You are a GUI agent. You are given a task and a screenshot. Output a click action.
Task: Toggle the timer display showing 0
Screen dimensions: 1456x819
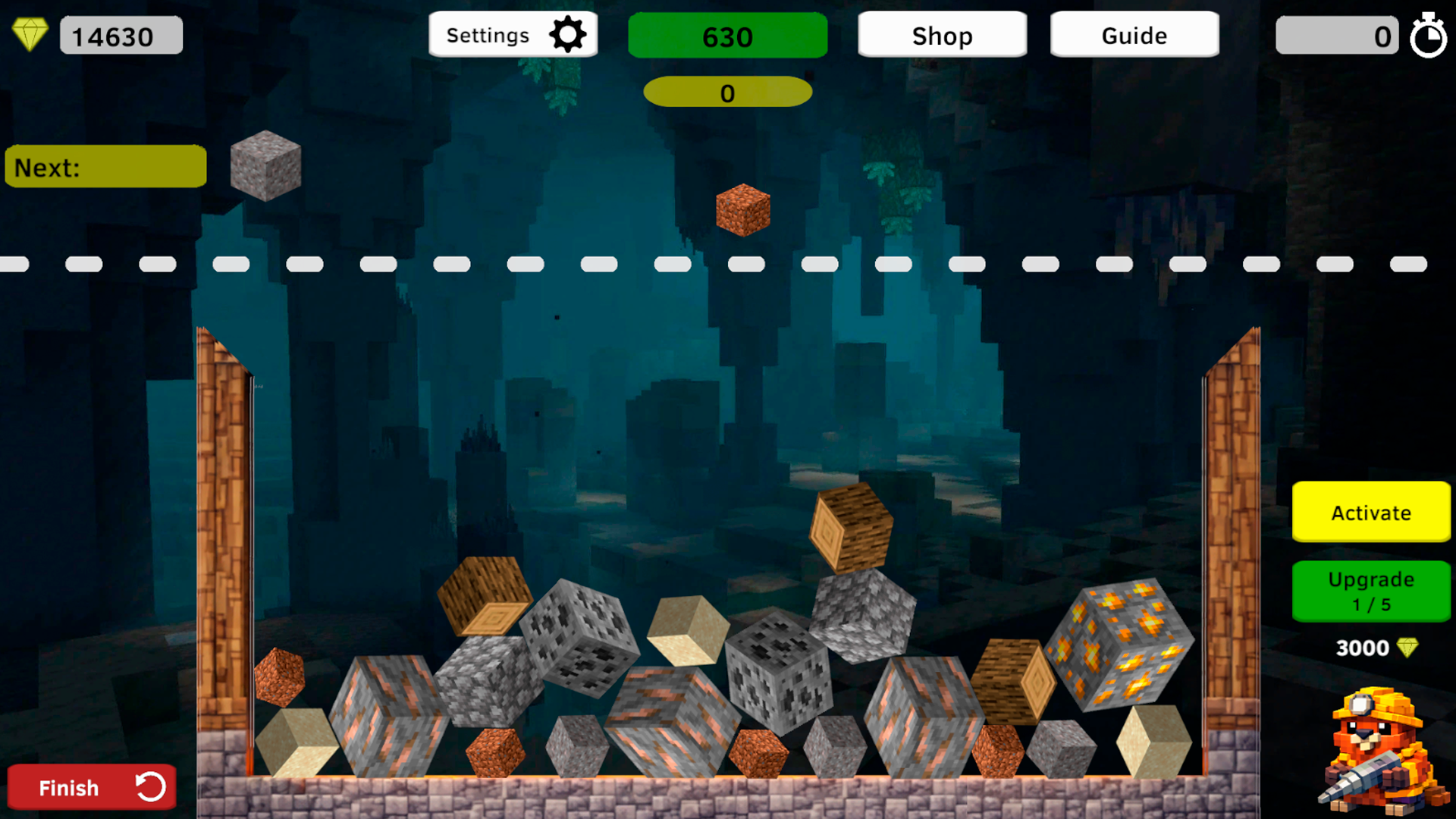tap(1337, 35)
